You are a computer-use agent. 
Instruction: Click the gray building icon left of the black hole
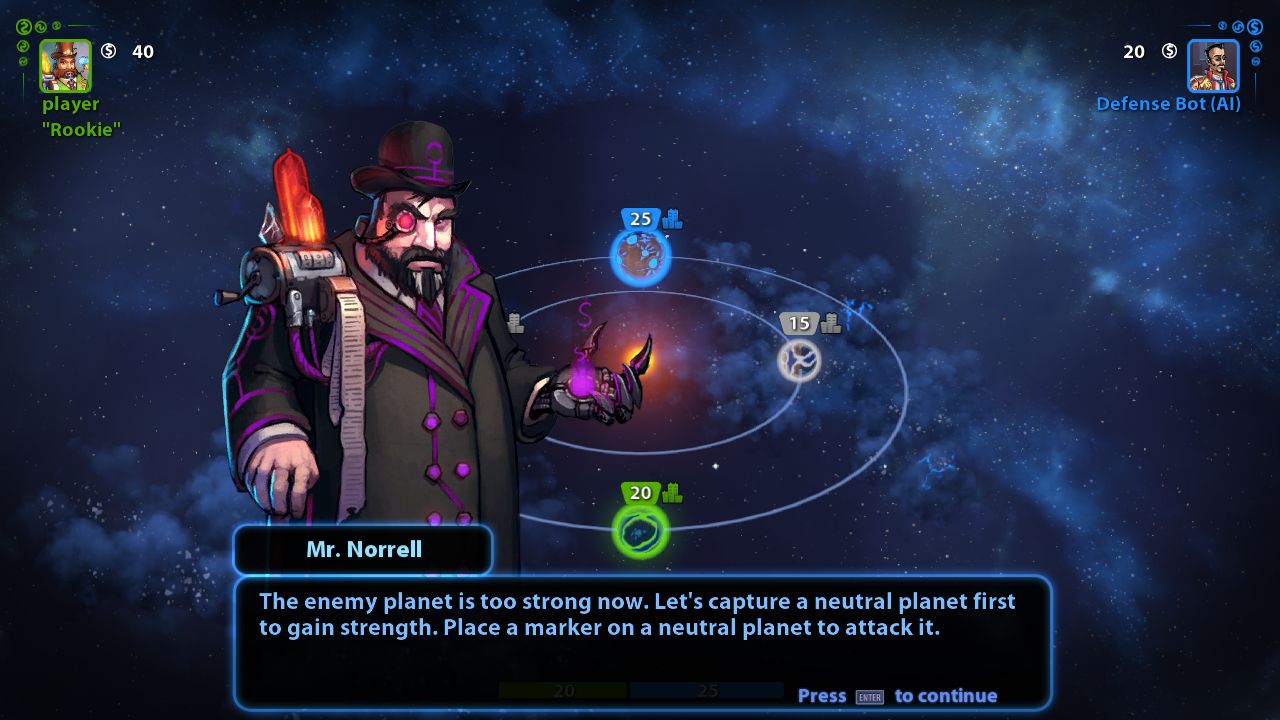point(515,323)
